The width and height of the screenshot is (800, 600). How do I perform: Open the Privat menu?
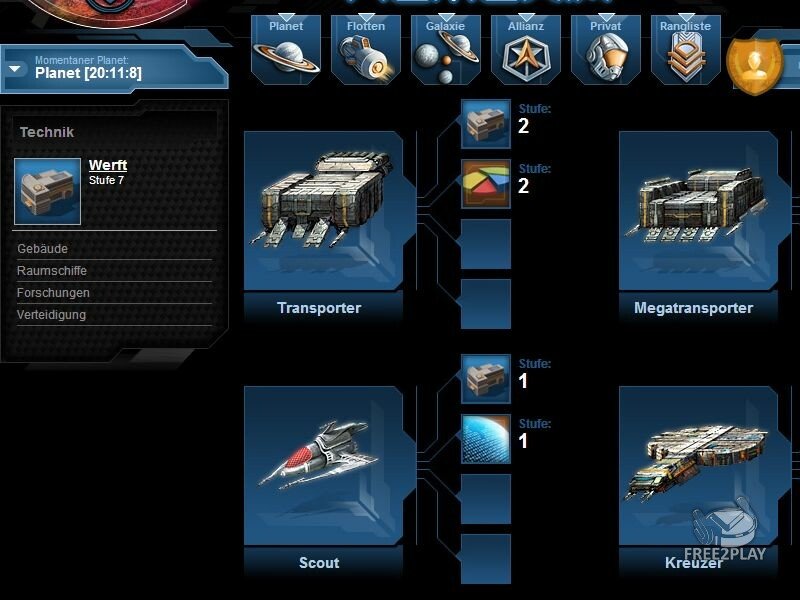click(606, 50)
